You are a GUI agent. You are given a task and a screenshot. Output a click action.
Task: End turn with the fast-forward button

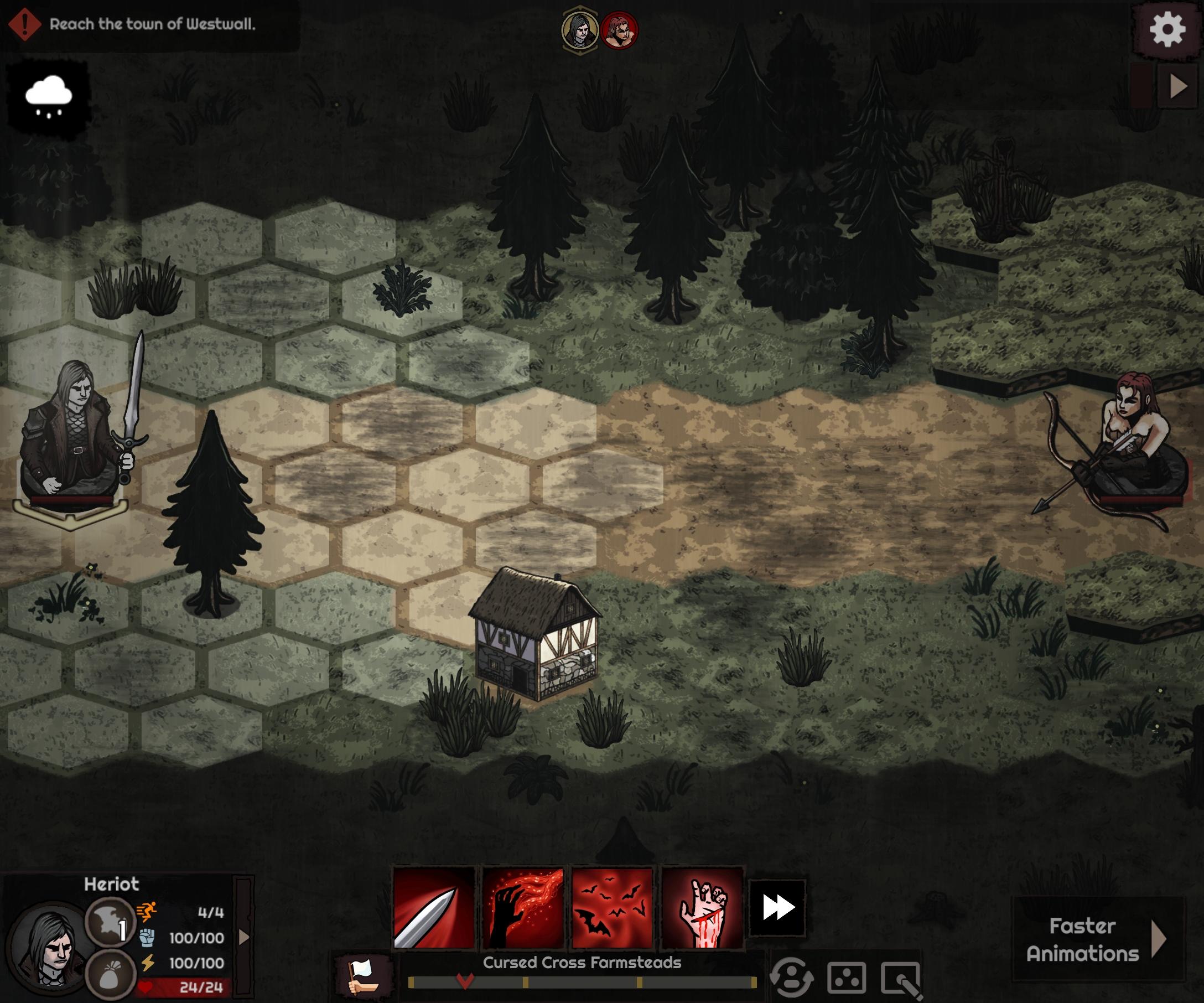coord(777,908)
